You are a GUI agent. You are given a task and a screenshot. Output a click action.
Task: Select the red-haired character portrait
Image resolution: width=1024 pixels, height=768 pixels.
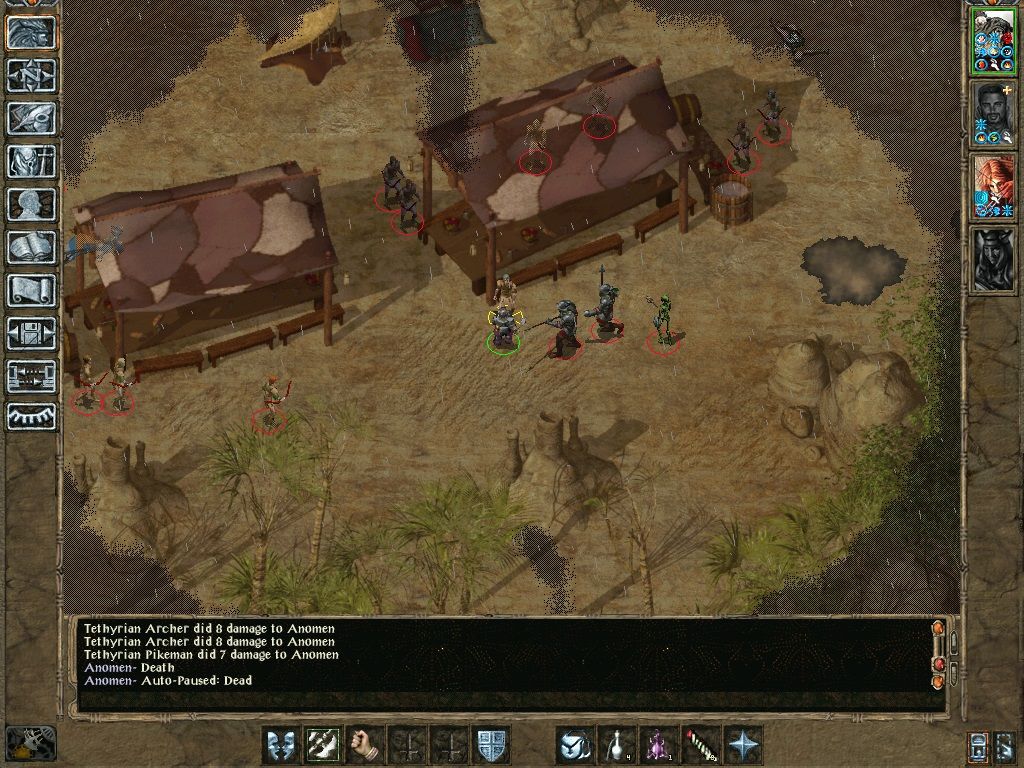tap(993, 186)
